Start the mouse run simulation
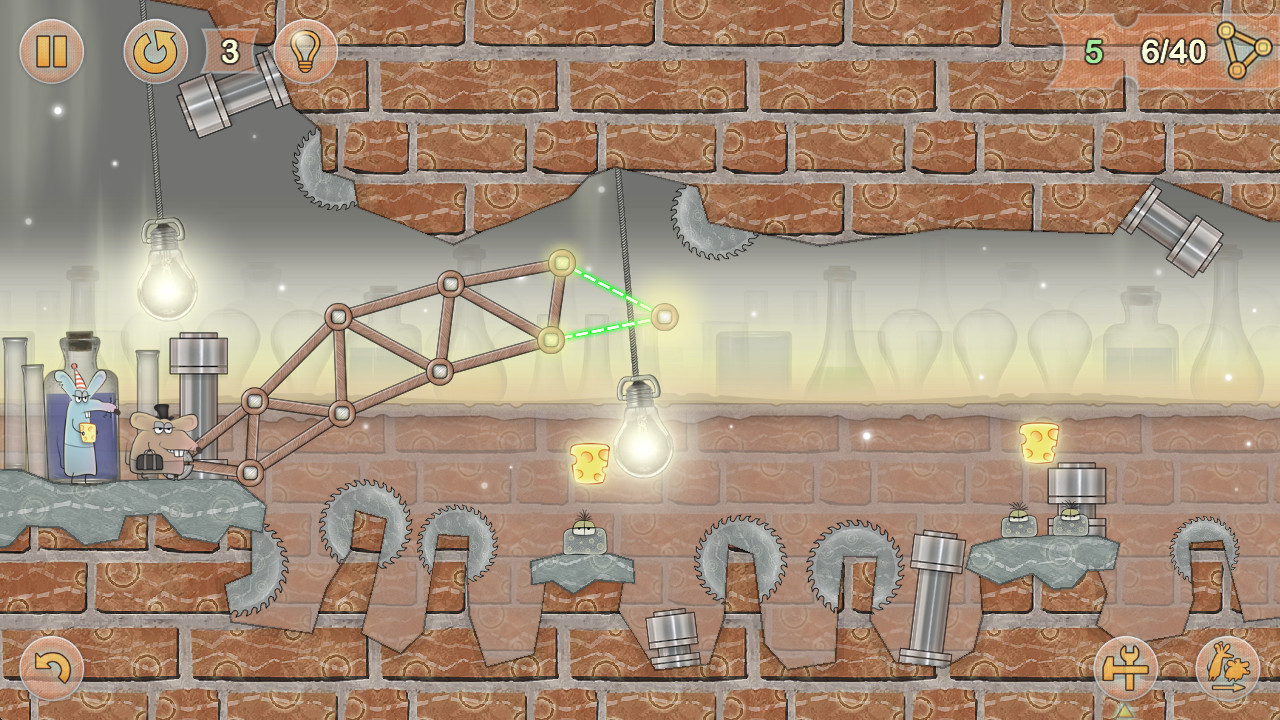The width and height of the screenshot is (1280, 720). pos(1228,667)
